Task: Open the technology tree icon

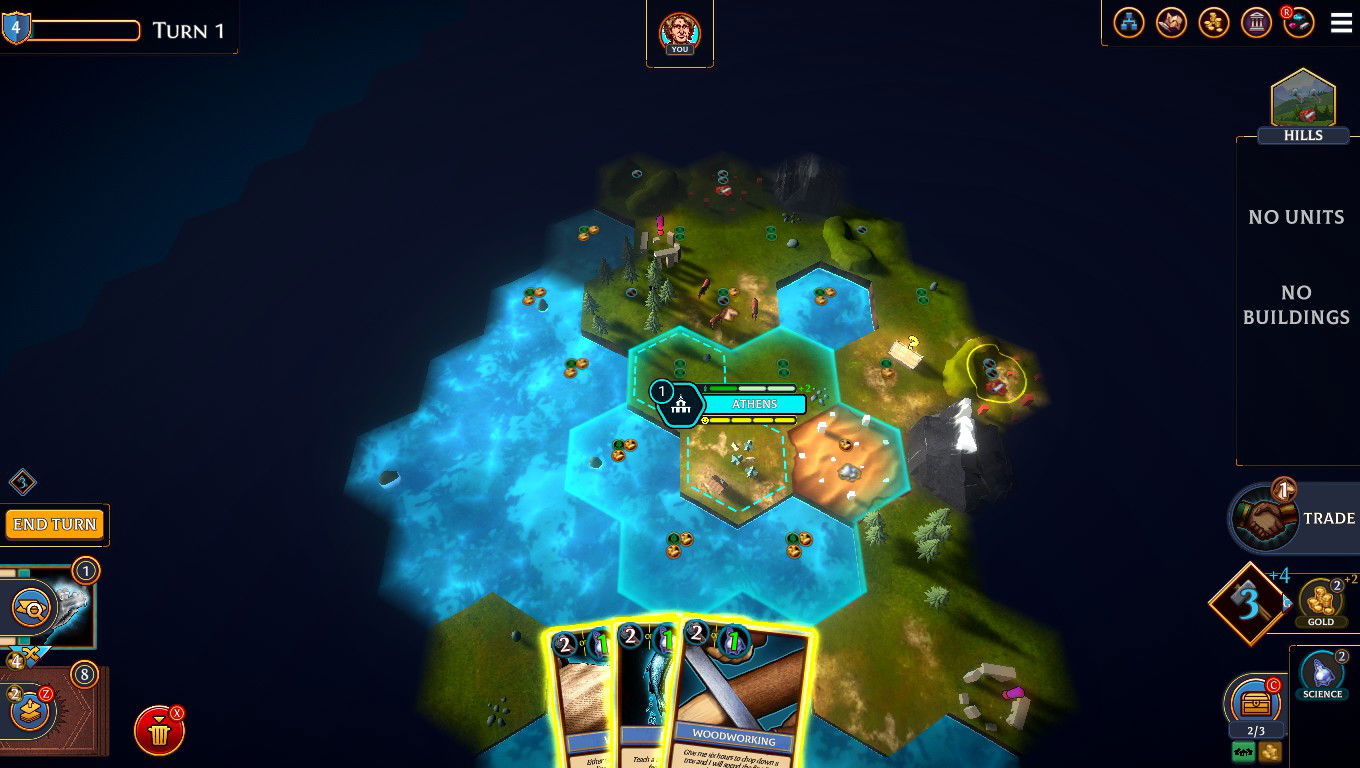Action: click(1128, 22)
